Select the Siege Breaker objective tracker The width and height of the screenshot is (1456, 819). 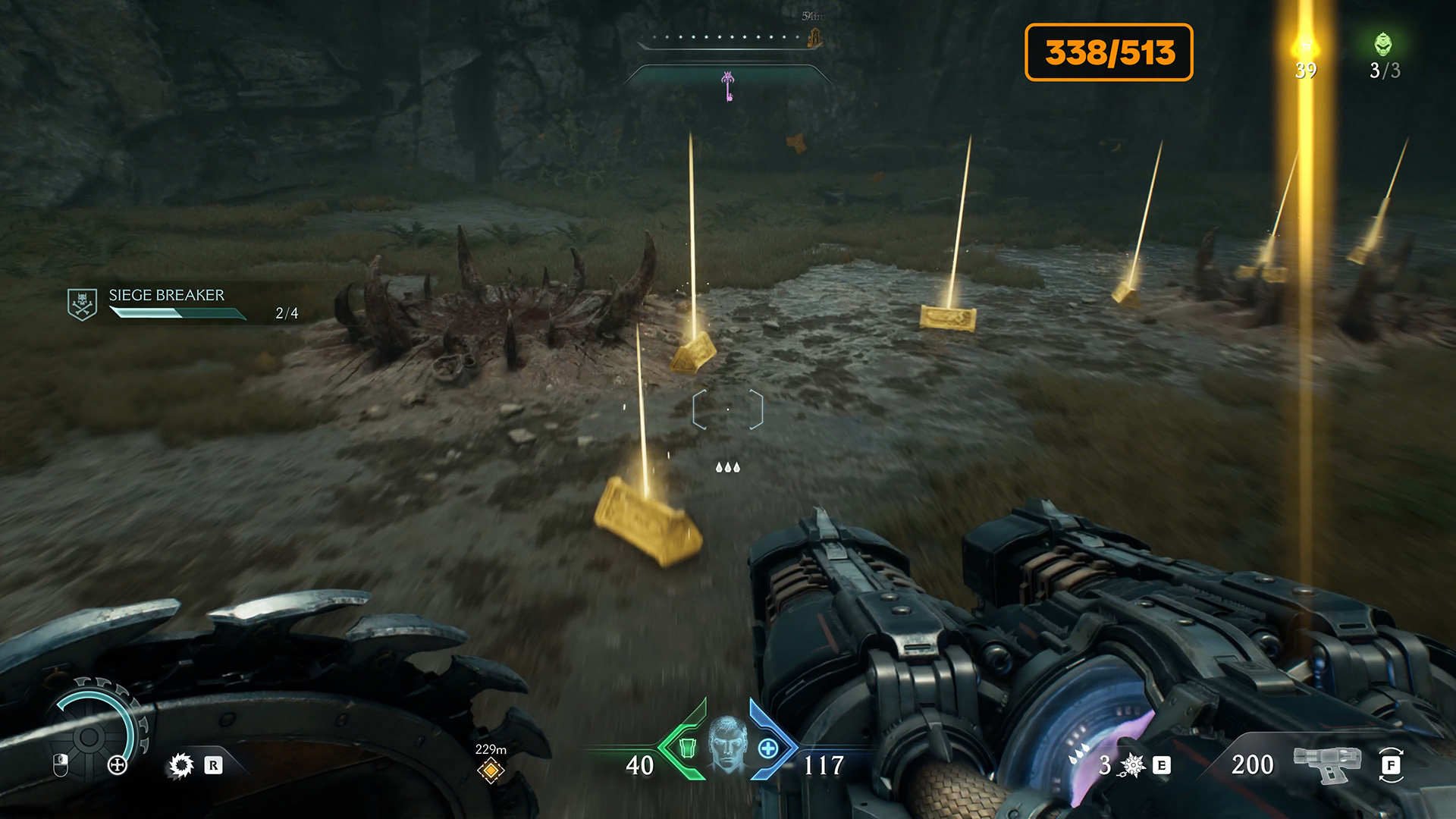pyautogui.click(x=167, y=303)
